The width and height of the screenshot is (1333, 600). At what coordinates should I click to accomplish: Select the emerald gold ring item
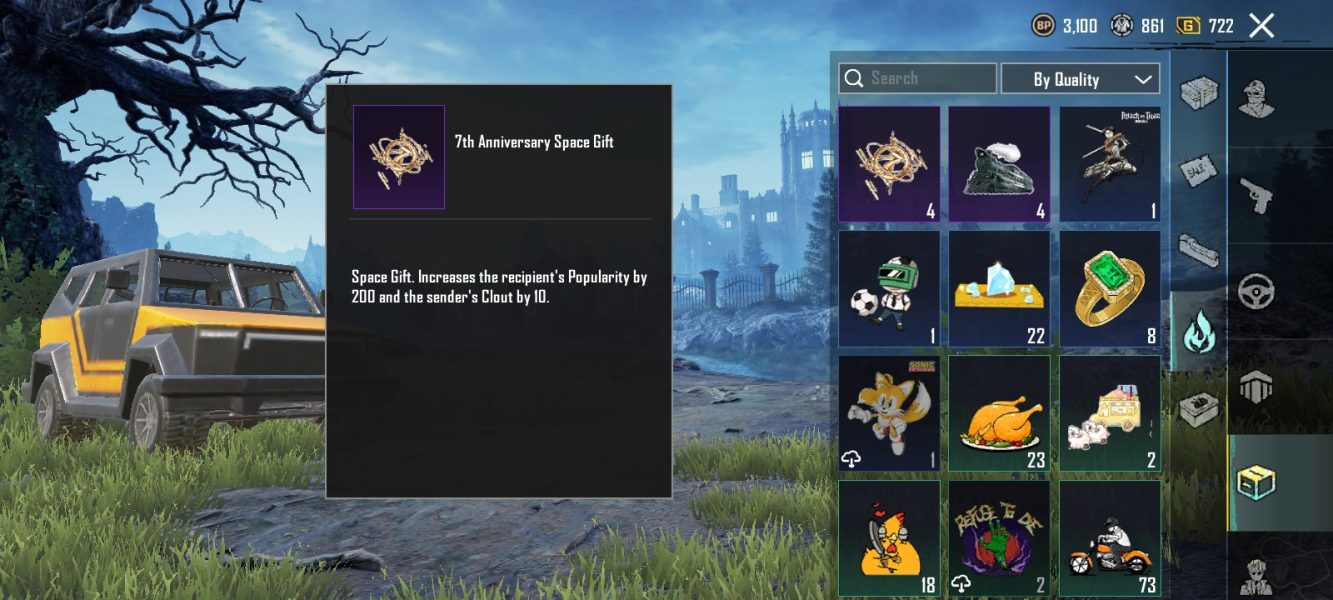[x=1110, y=289]
